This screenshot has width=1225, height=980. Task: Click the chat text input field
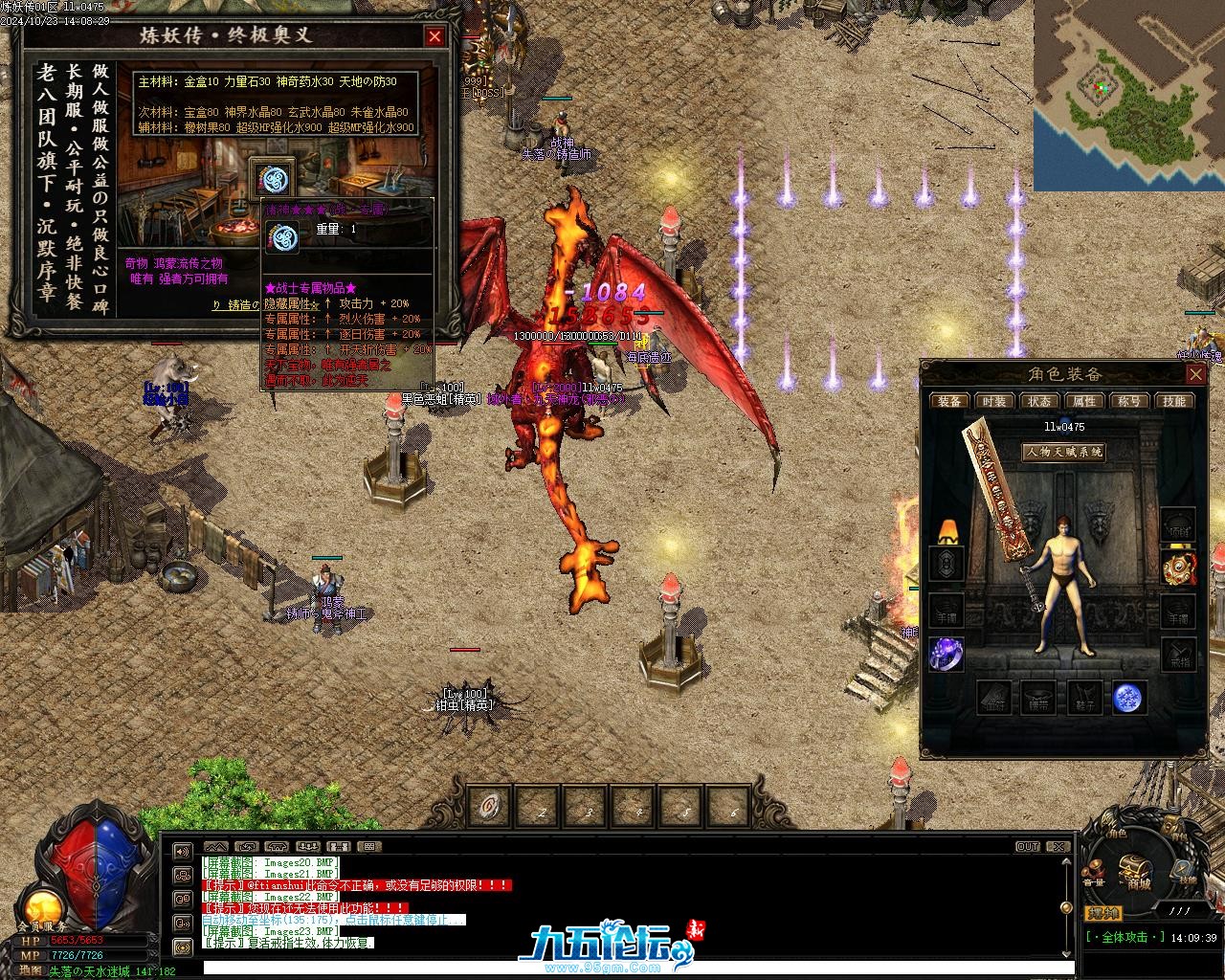tap(632, 969)
